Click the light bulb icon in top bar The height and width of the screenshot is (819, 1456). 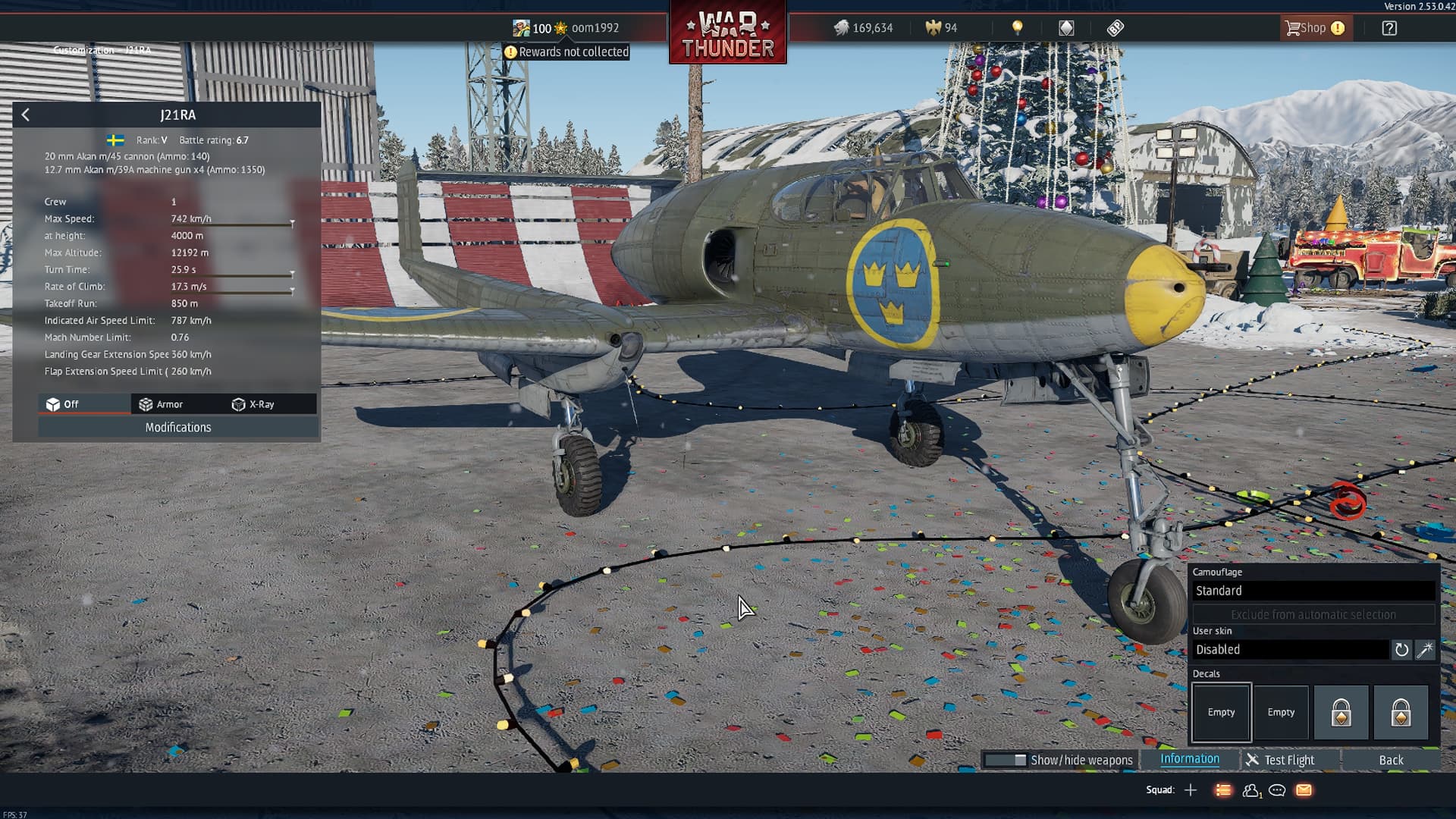[1018, 28]
